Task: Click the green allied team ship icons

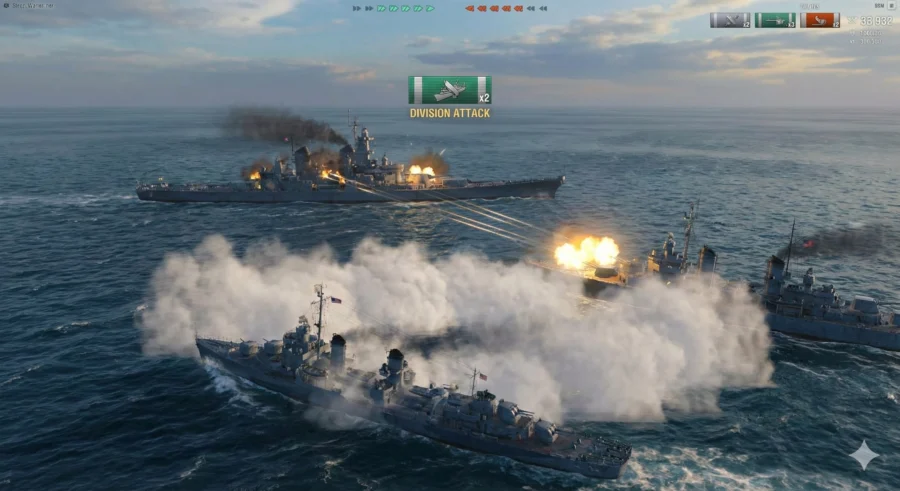Action: [393, 8]
